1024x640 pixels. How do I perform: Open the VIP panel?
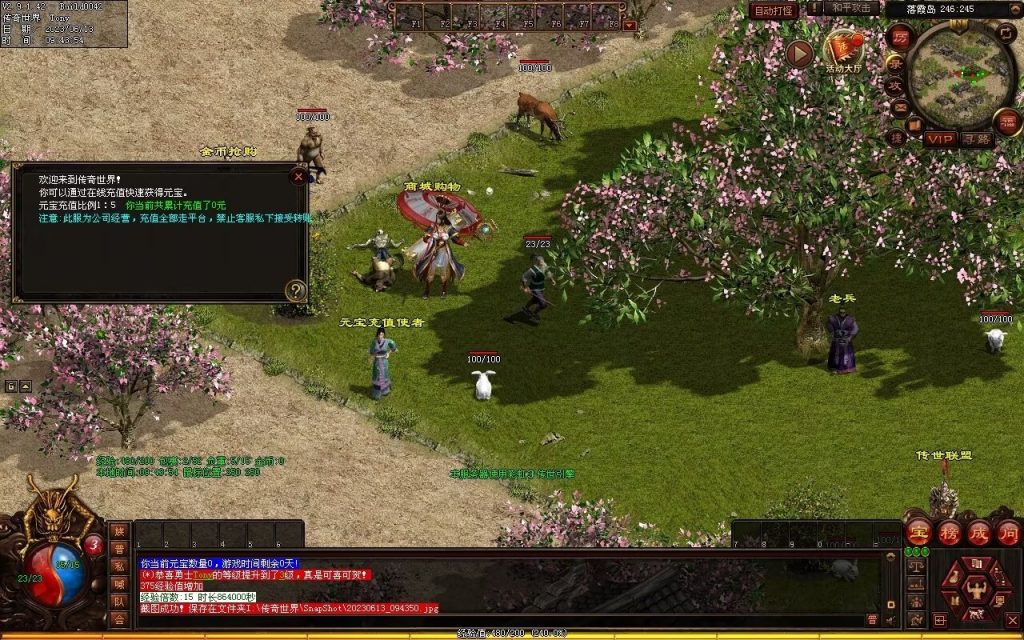940,139
